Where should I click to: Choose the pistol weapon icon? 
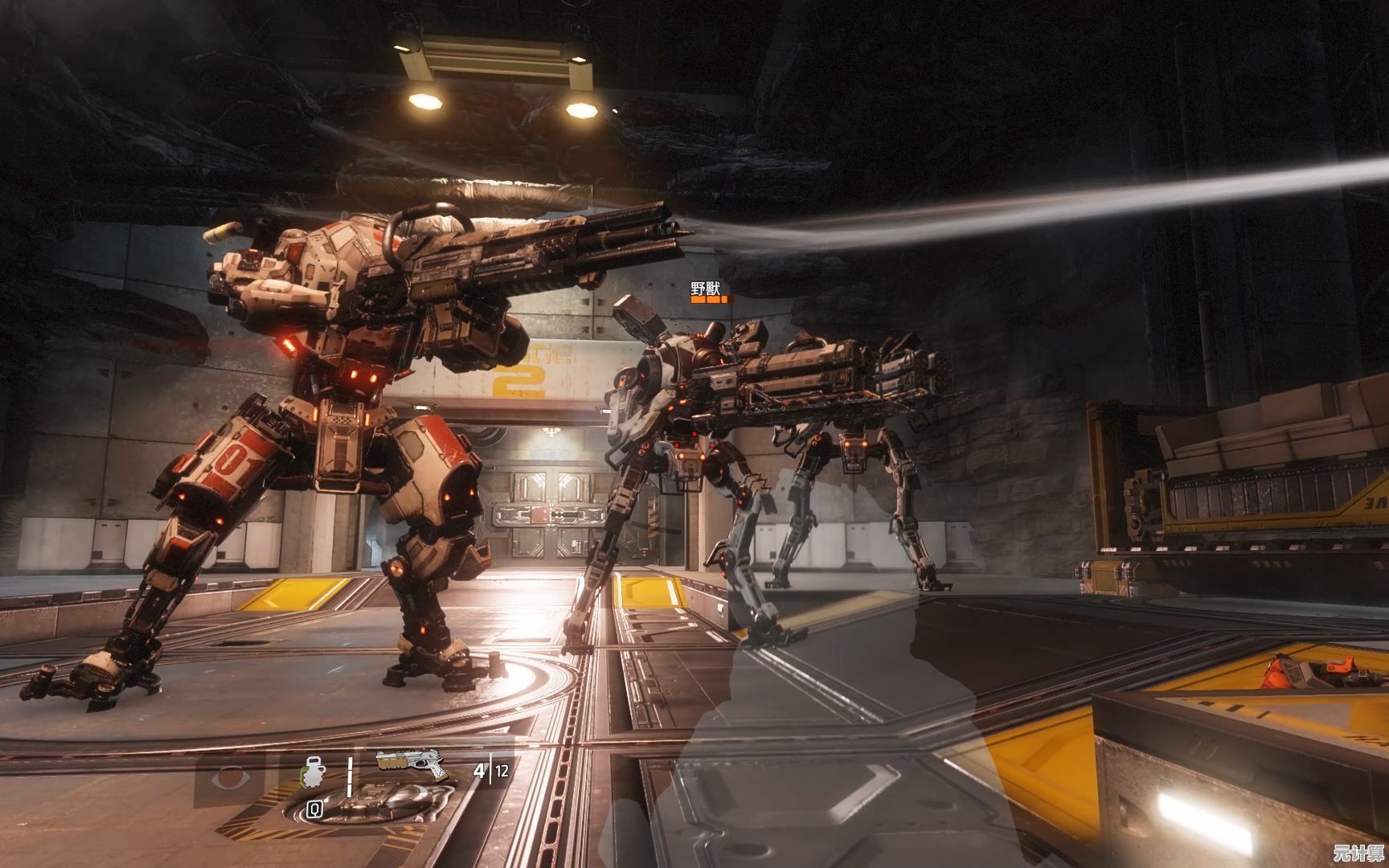pos(412,764)
